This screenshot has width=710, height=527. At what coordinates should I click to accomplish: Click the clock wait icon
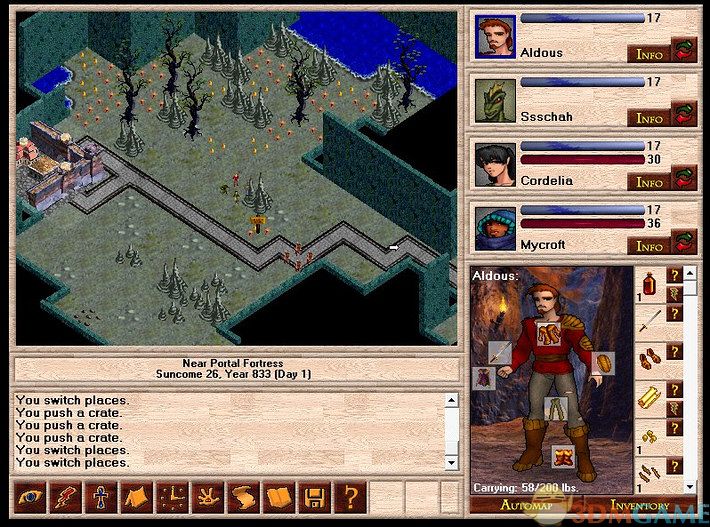pyautogui.click(x=170, y=496)
